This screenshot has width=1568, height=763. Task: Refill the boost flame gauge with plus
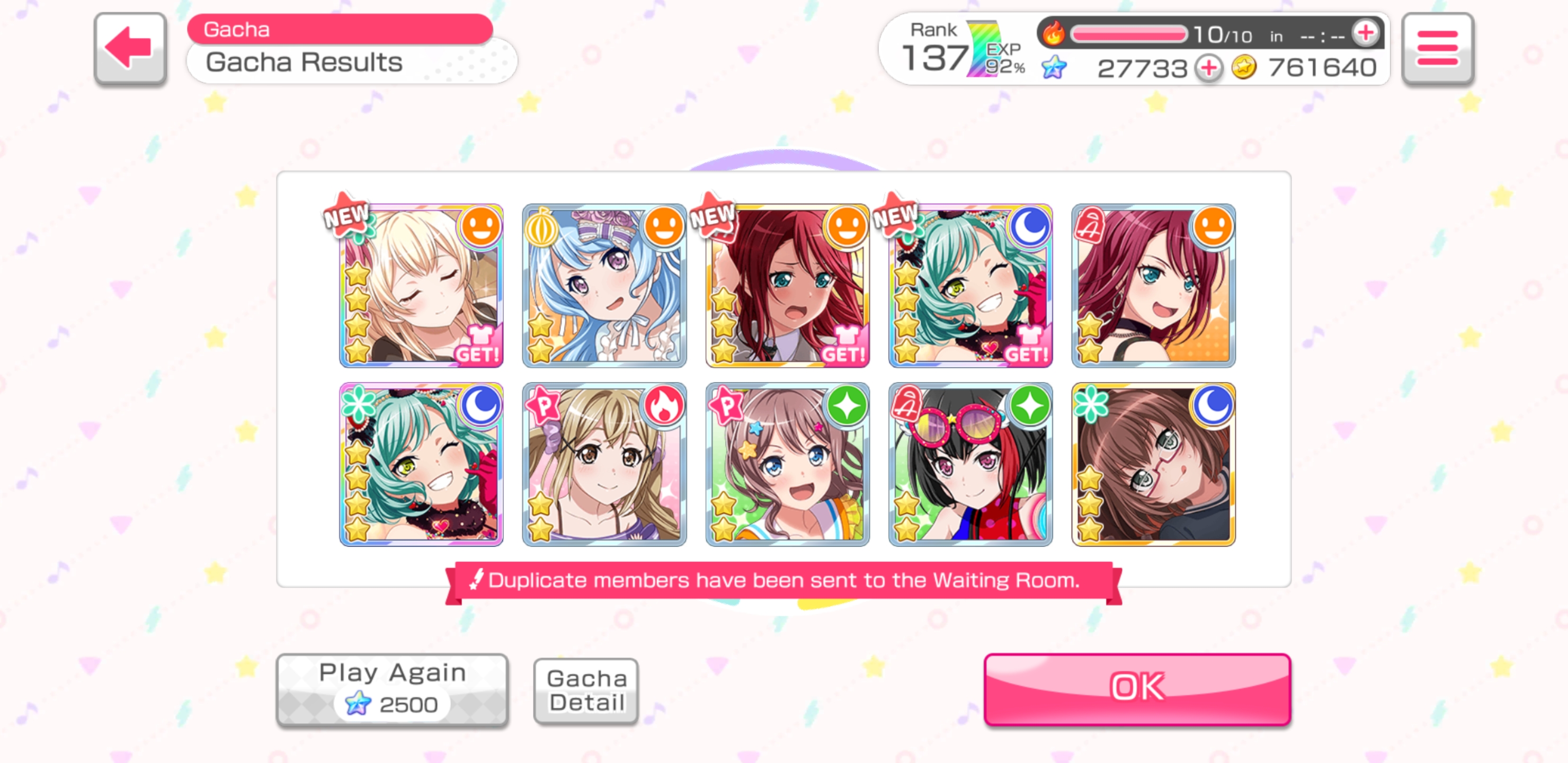(1365, 33)
